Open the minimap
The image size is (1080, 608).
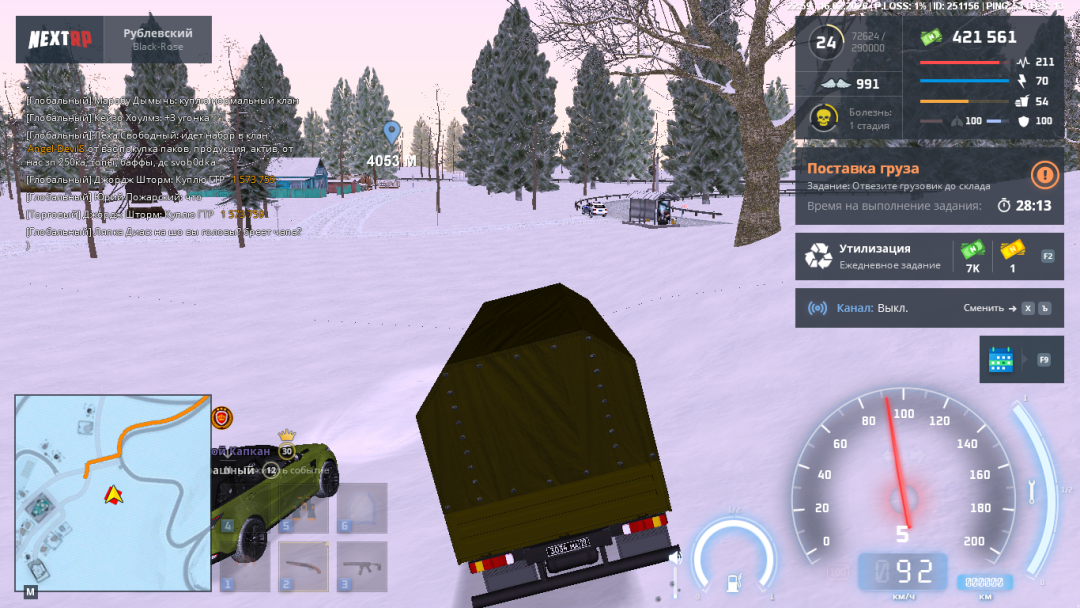(x=112, y=492)
